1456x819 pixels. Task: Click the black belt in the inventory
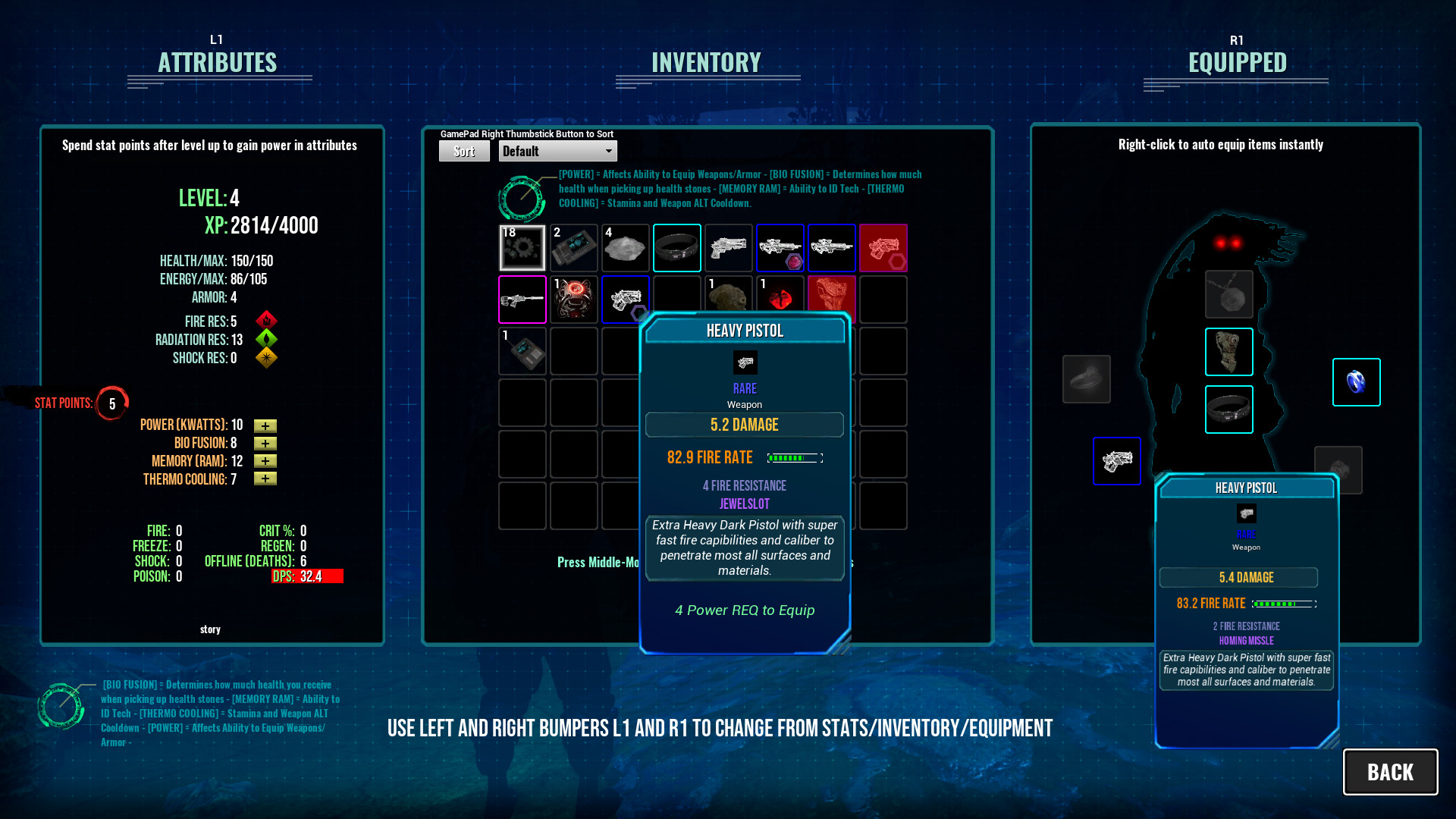(x=677, y=248)
